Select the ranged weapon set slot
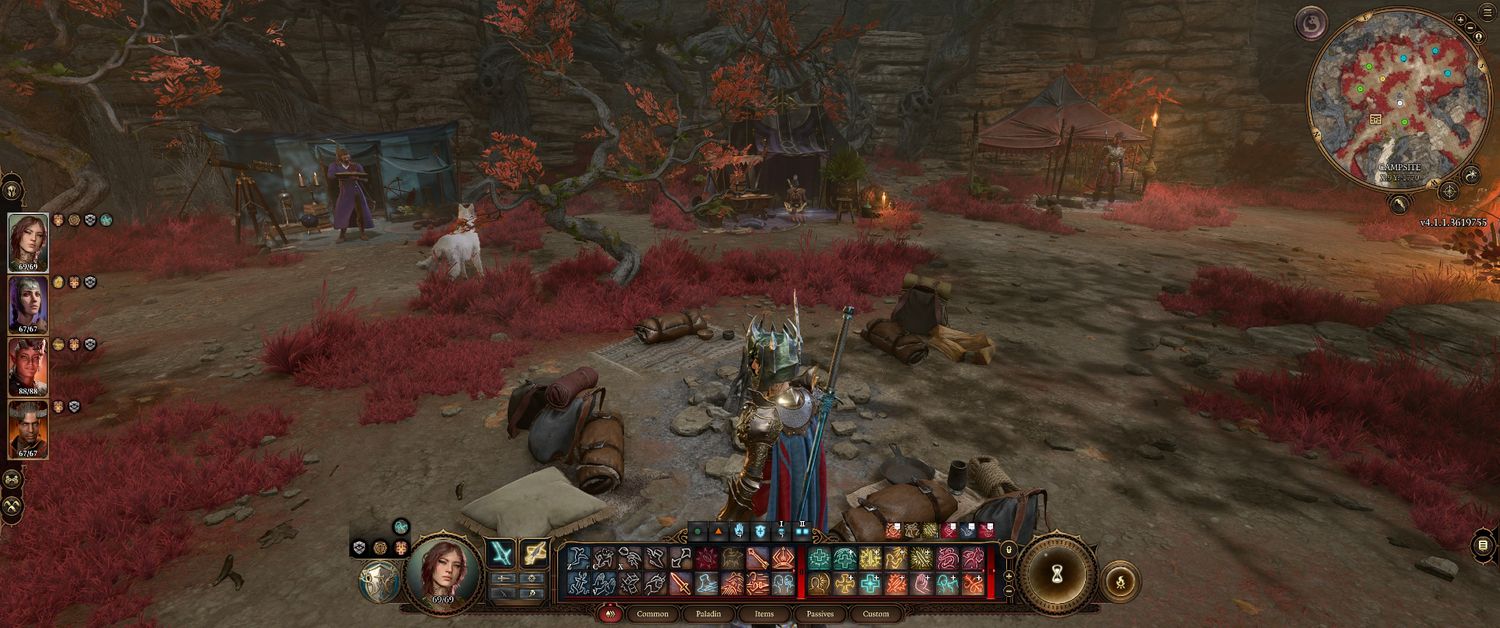The image size is (1500, 628). [534, 553]
